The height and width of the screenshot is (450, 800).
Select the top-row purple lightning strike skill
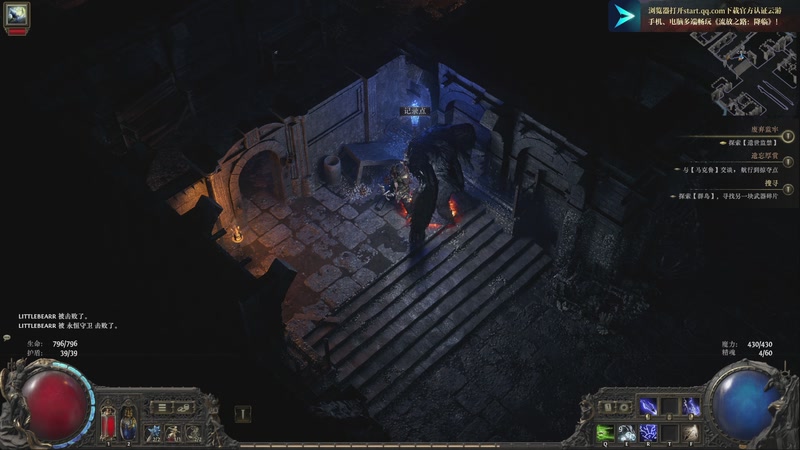coord(692,406)
